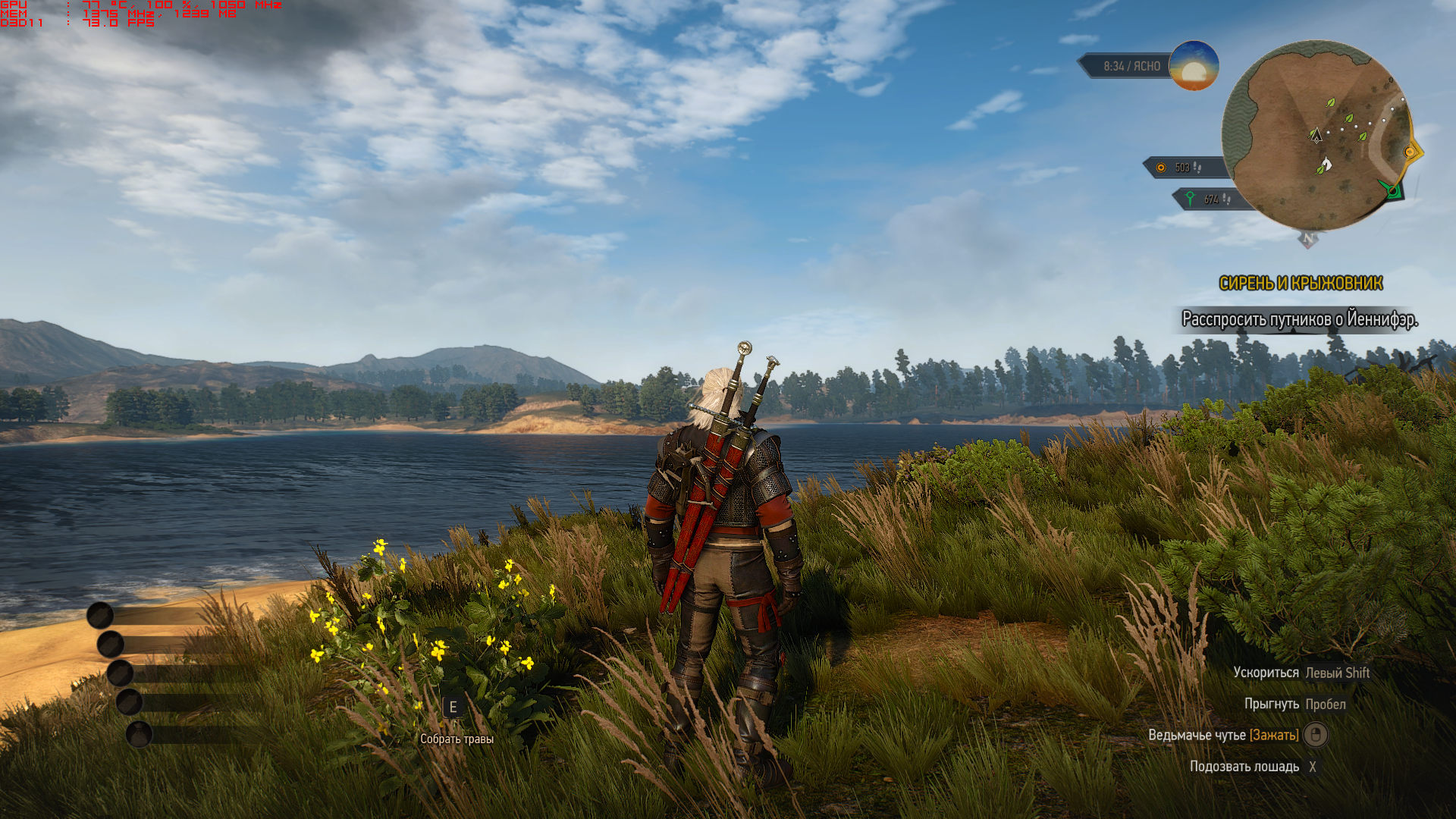Click the 8:34 time and weather label
1456x819 pixels.
[x=1131, y=67]
